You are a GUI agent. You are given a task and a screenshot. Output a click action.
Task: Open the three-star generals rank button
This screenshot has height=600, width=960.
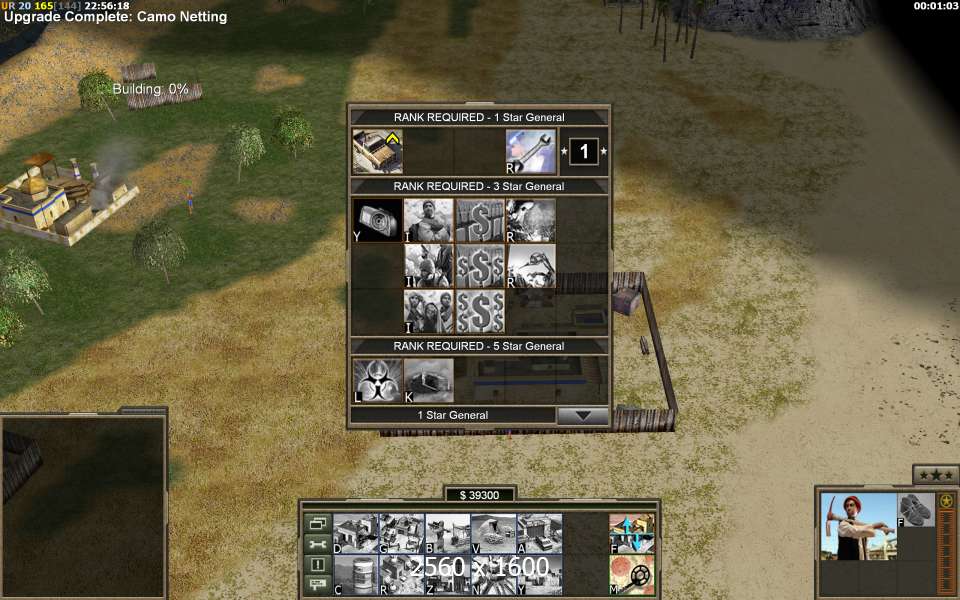coord(936,474)
